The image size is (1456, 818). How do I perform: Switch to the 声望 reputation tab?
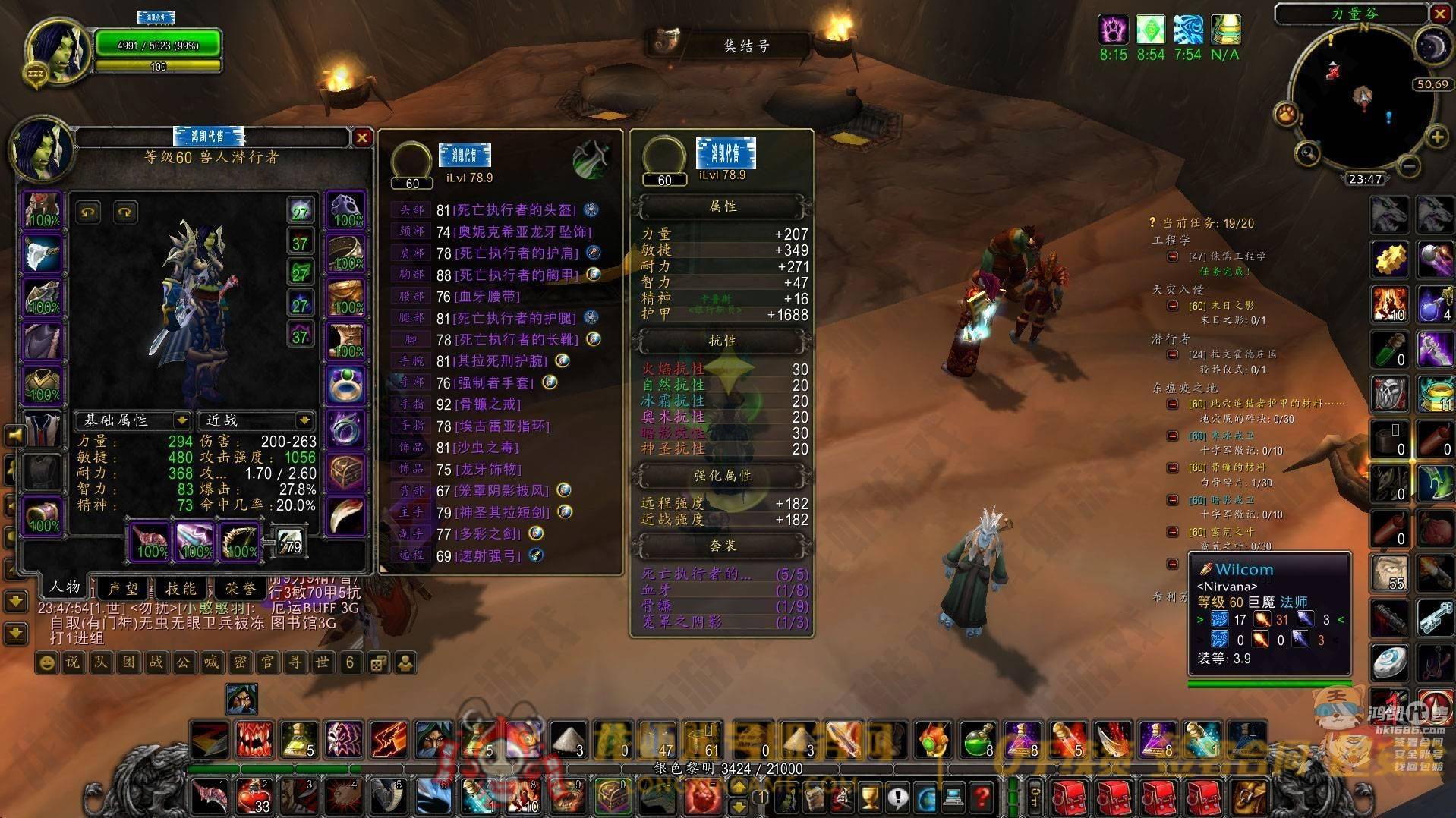tap(124, 588)
